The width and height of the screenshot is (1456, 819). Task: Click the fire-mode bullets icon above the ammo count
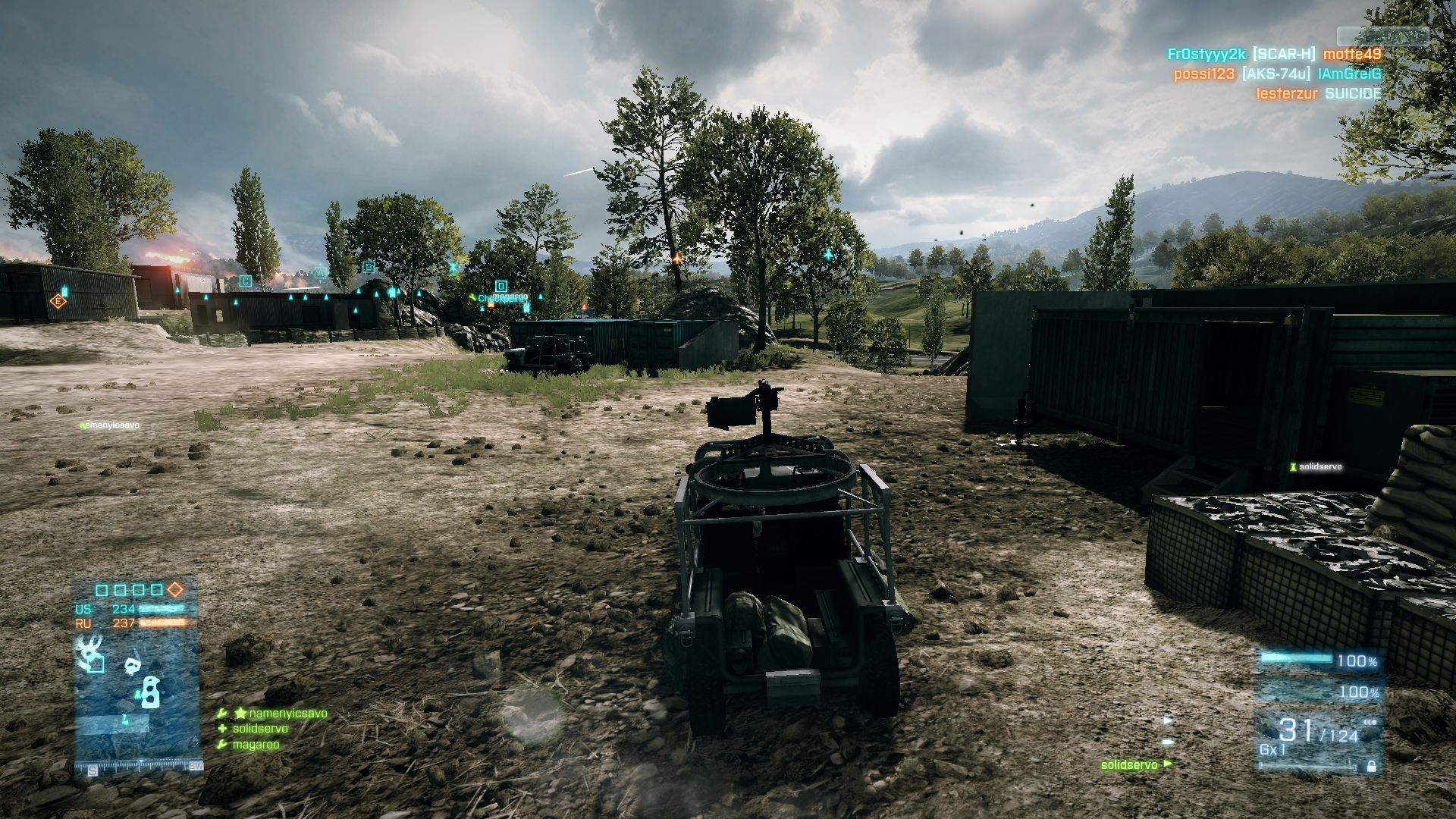(x=1369, y=722)
